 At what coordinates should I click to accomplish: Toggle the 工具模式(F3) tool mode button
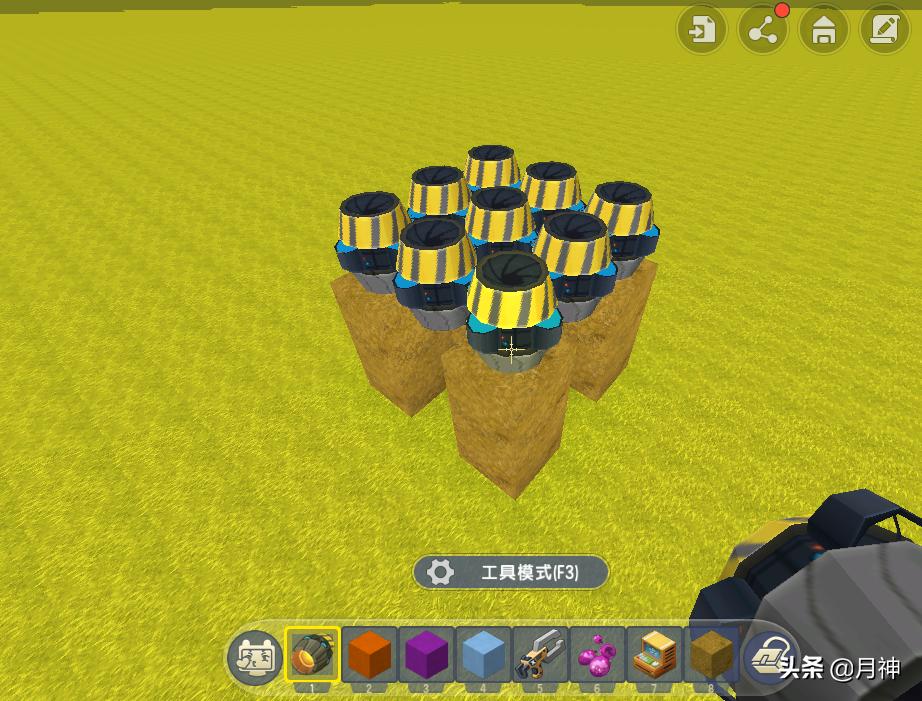511,573
